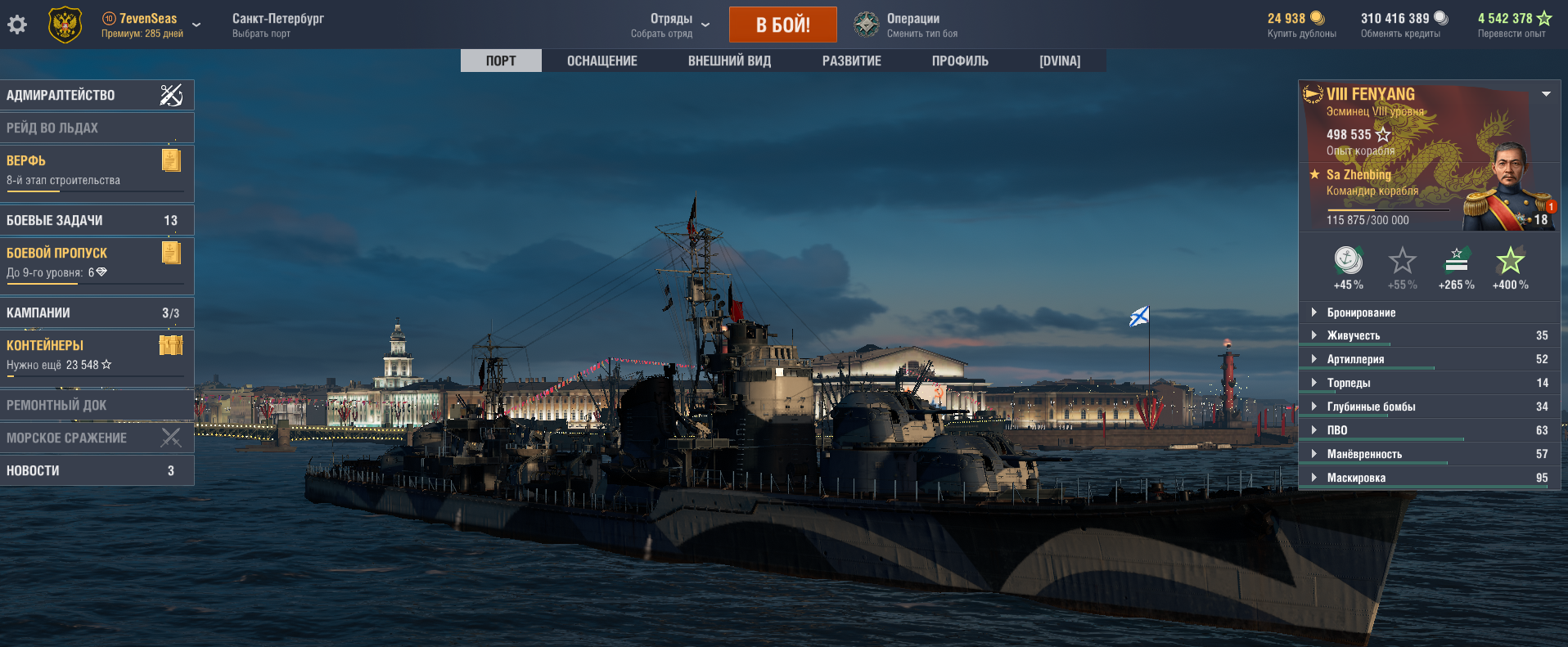Viewport: 1568px width, 647px height.
Task: Open the ВНЕШНИЙ ВИД tab
Action: click(x=729, y=61)
